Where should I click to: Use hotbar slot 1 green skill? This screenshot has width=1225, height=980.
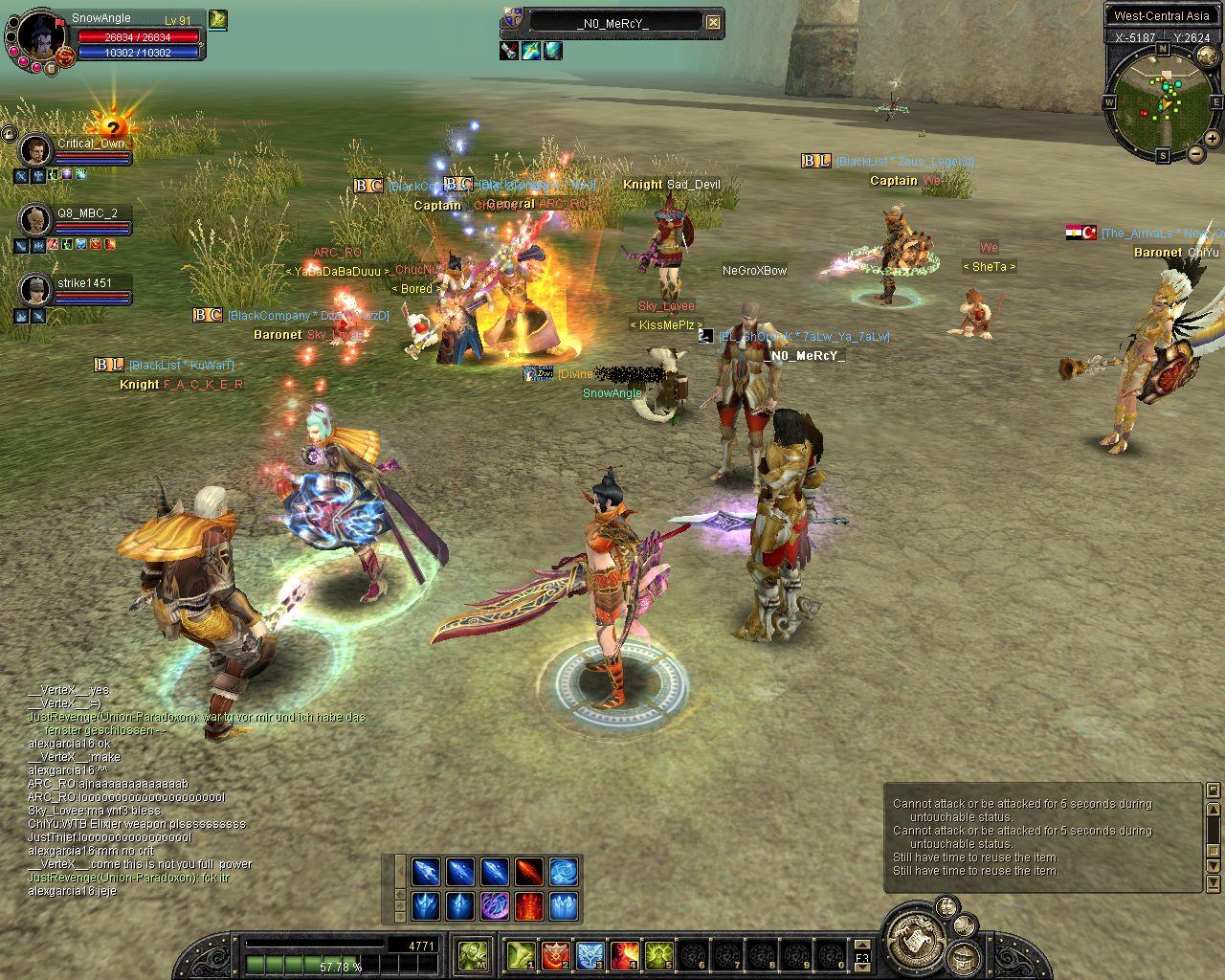(x=522, y=954)
